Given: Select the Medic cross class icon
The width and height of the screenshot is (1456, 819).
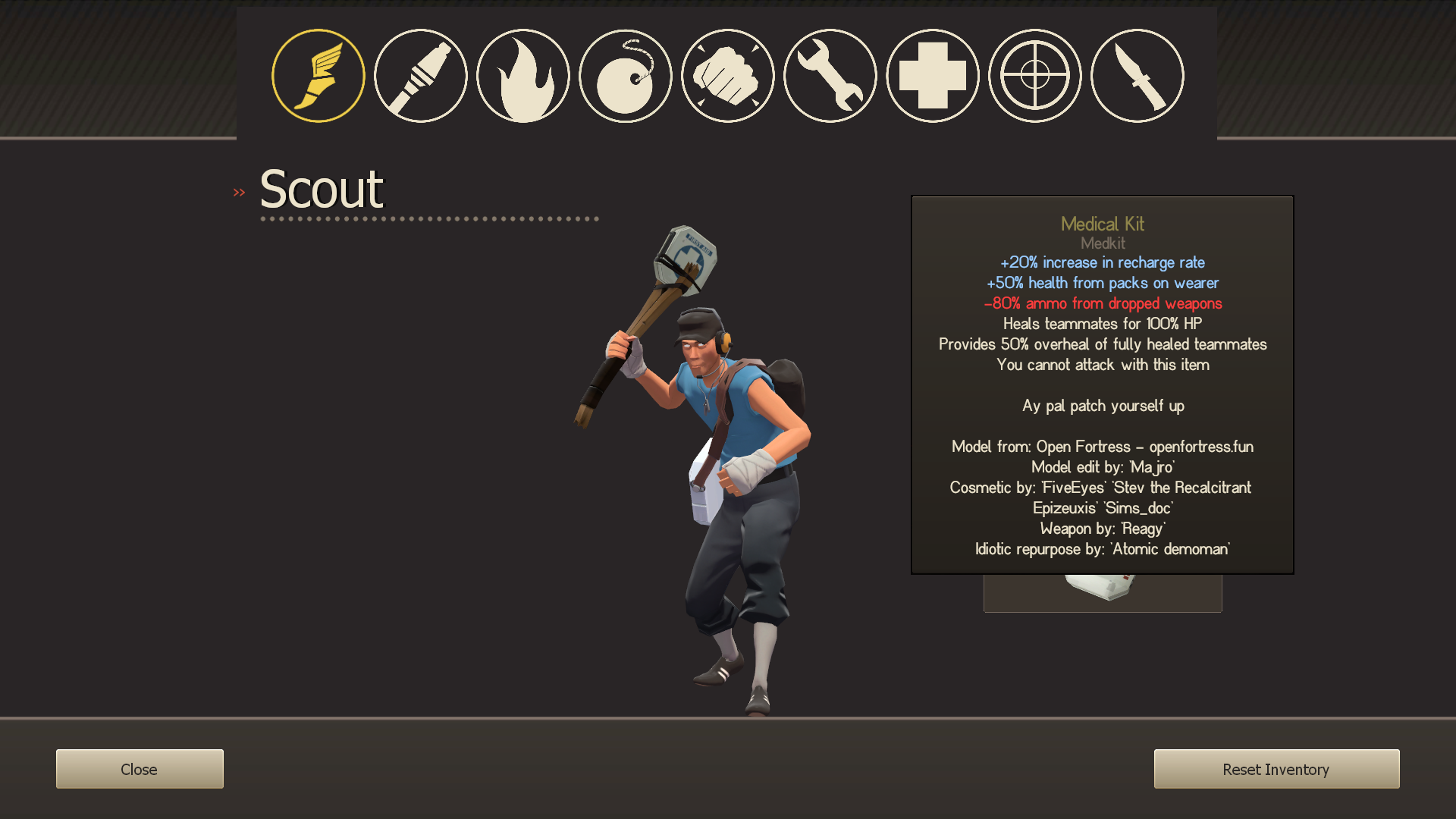Looking at the screenshot, I should click(932, 75).
